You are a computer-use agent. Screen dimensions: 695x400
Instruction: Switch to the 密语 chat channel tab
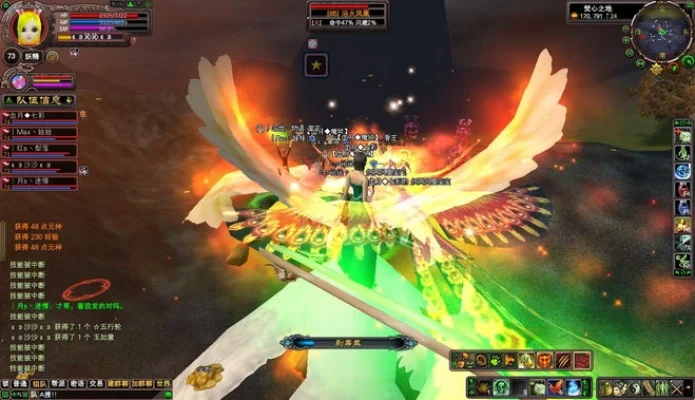(78, 383)
